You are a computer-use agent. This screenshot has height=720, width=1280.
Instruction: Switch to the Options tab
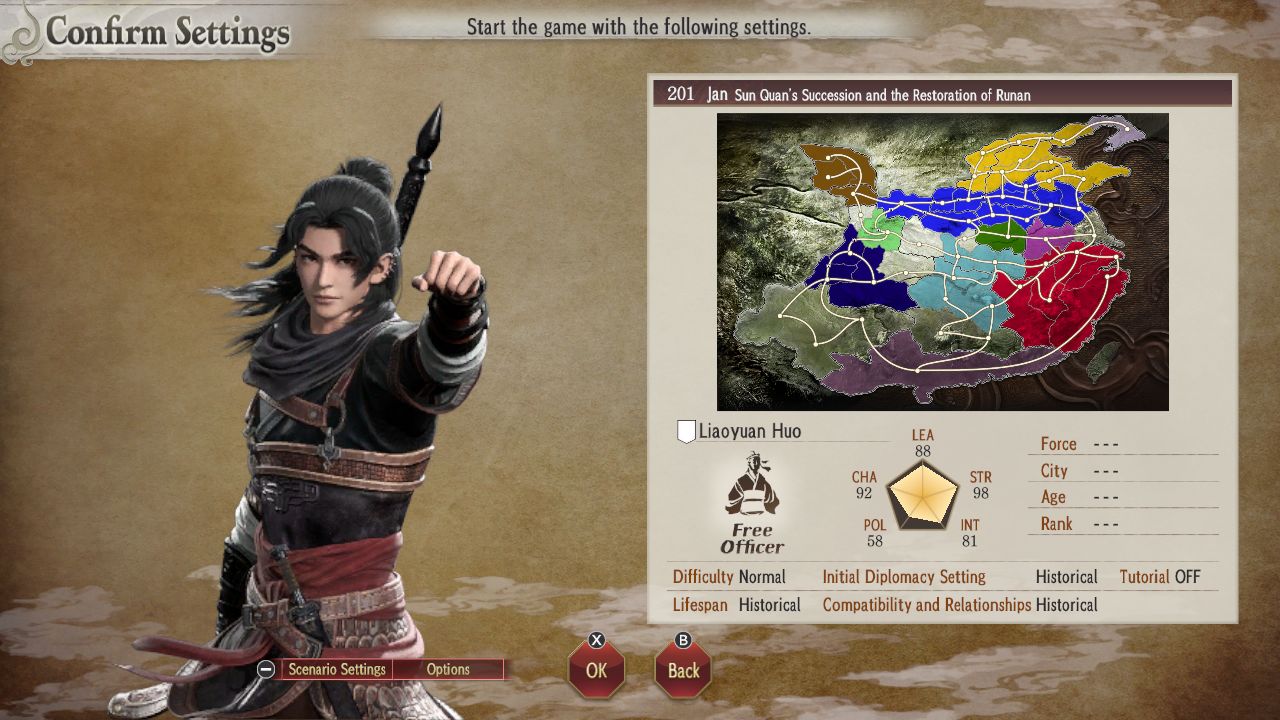(448, 669)
